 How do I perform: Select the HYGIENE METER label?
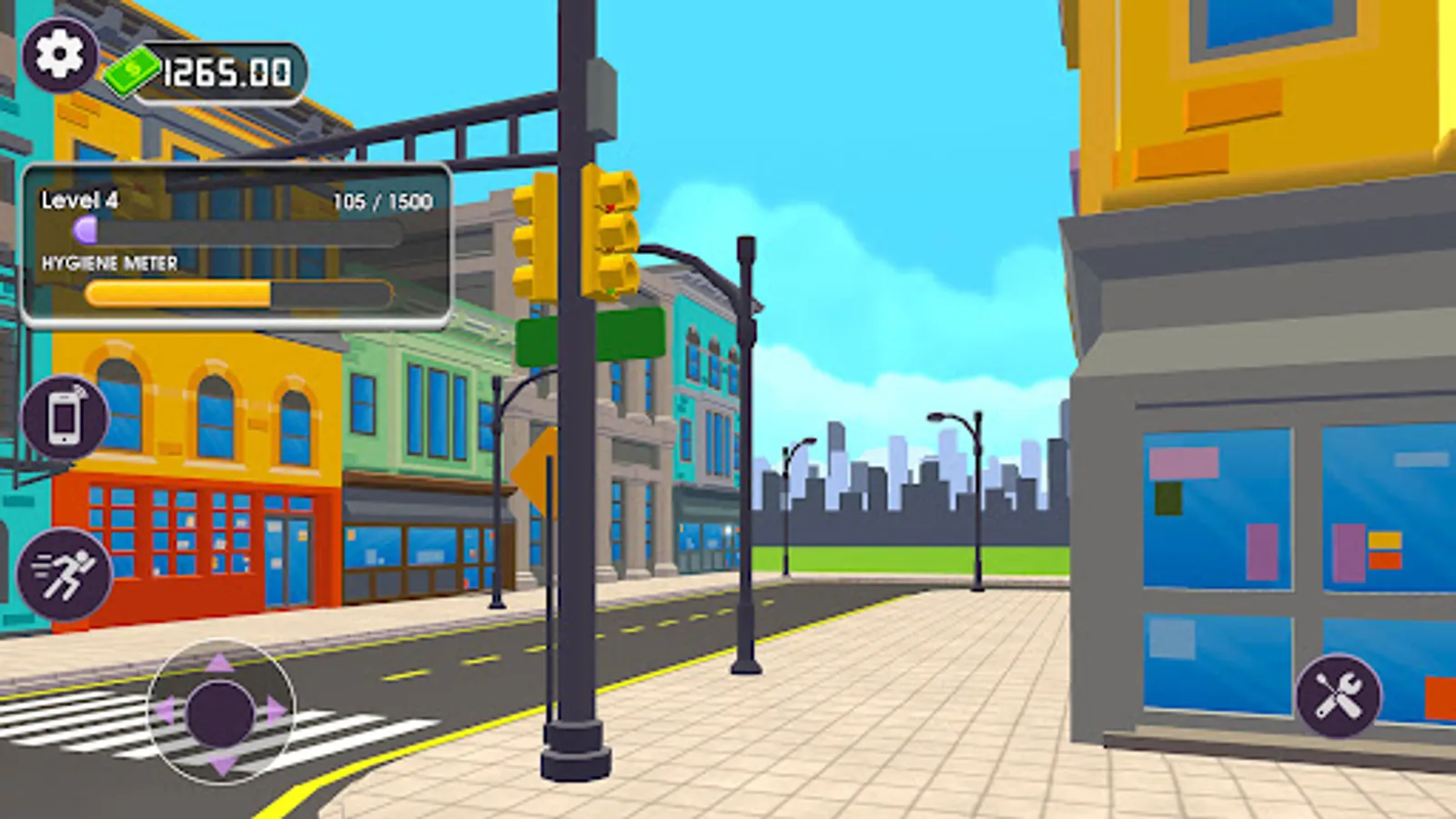(109, 264)
